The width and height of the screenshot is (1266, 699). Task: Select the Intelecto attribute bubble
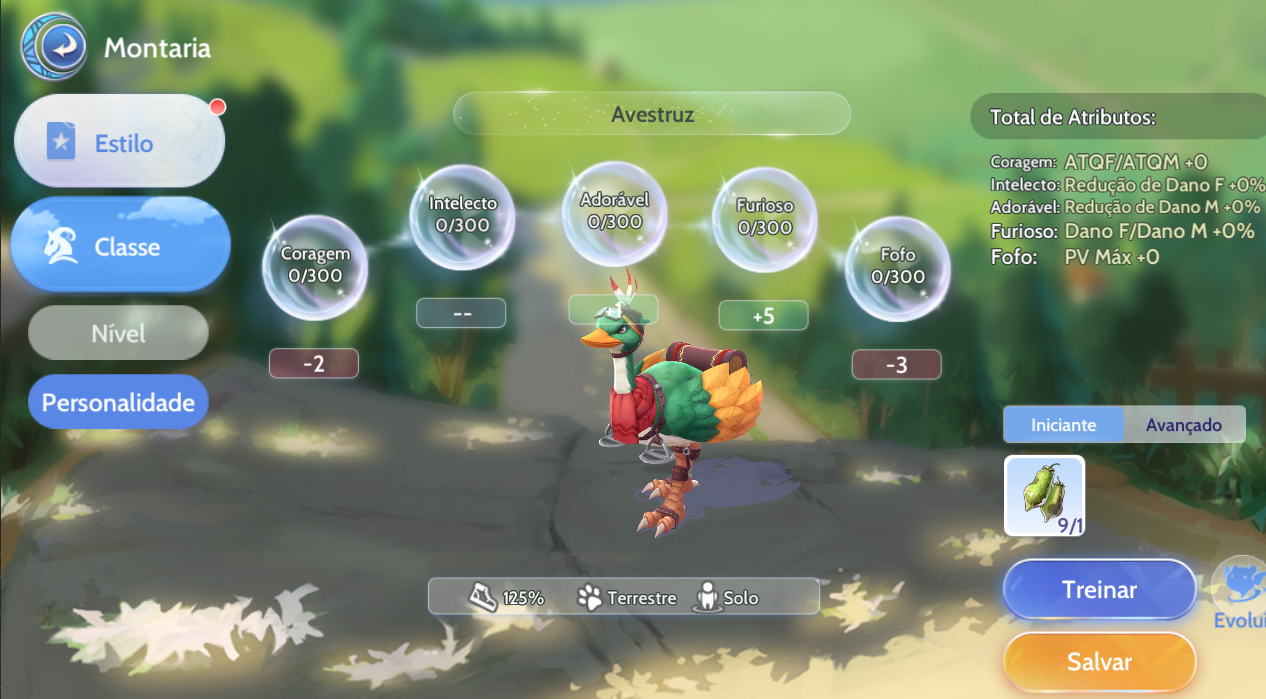(462, 215)
